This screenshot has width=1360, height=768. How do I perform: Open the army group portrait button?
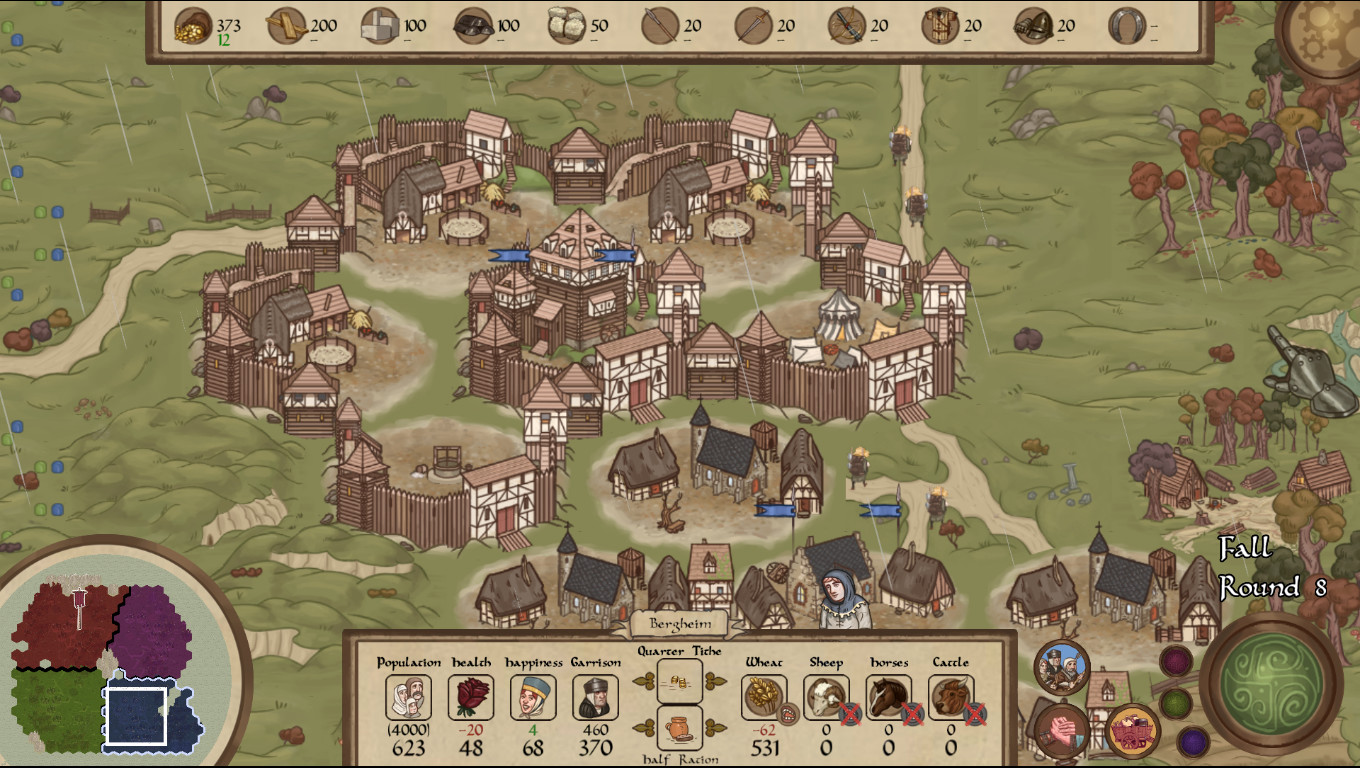tap(1062, 668)
